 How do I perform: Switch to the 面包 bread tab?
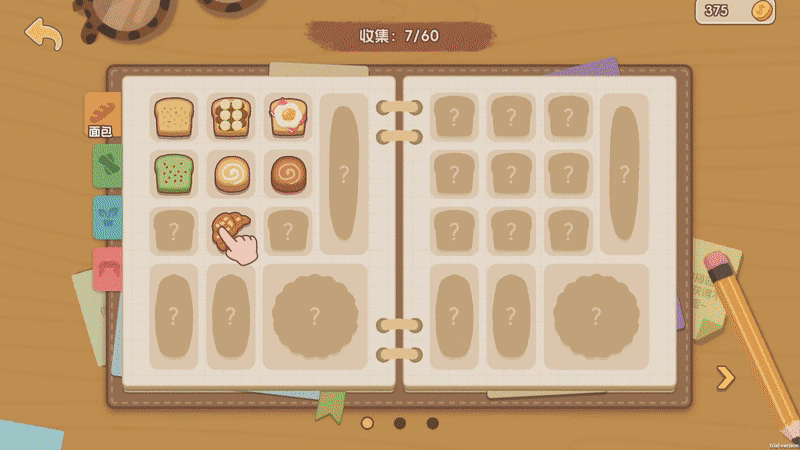pos(101,115)
